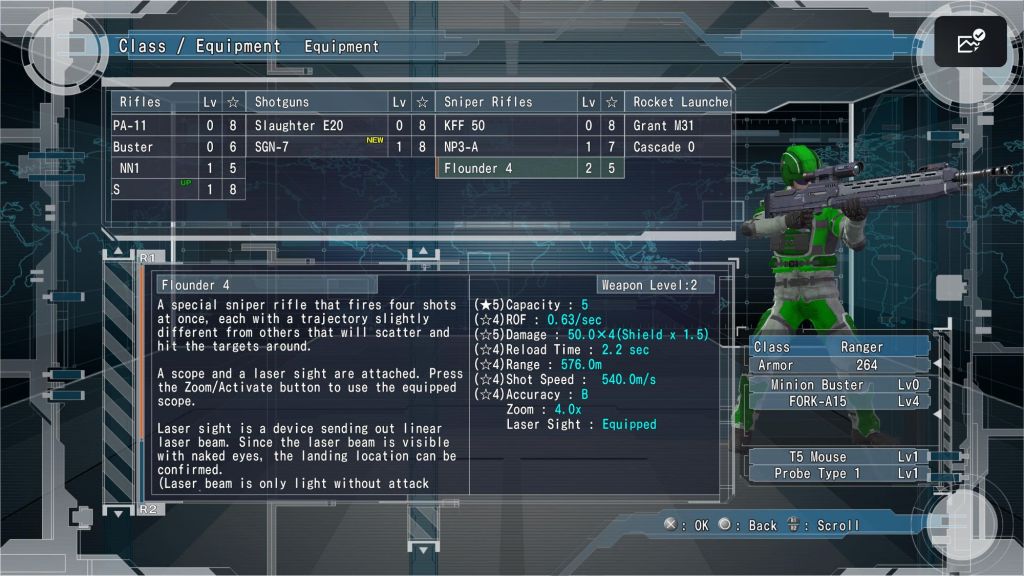Open the chart overlay icon
This screenshot has width=1024, height=576.
pos(970,42)
